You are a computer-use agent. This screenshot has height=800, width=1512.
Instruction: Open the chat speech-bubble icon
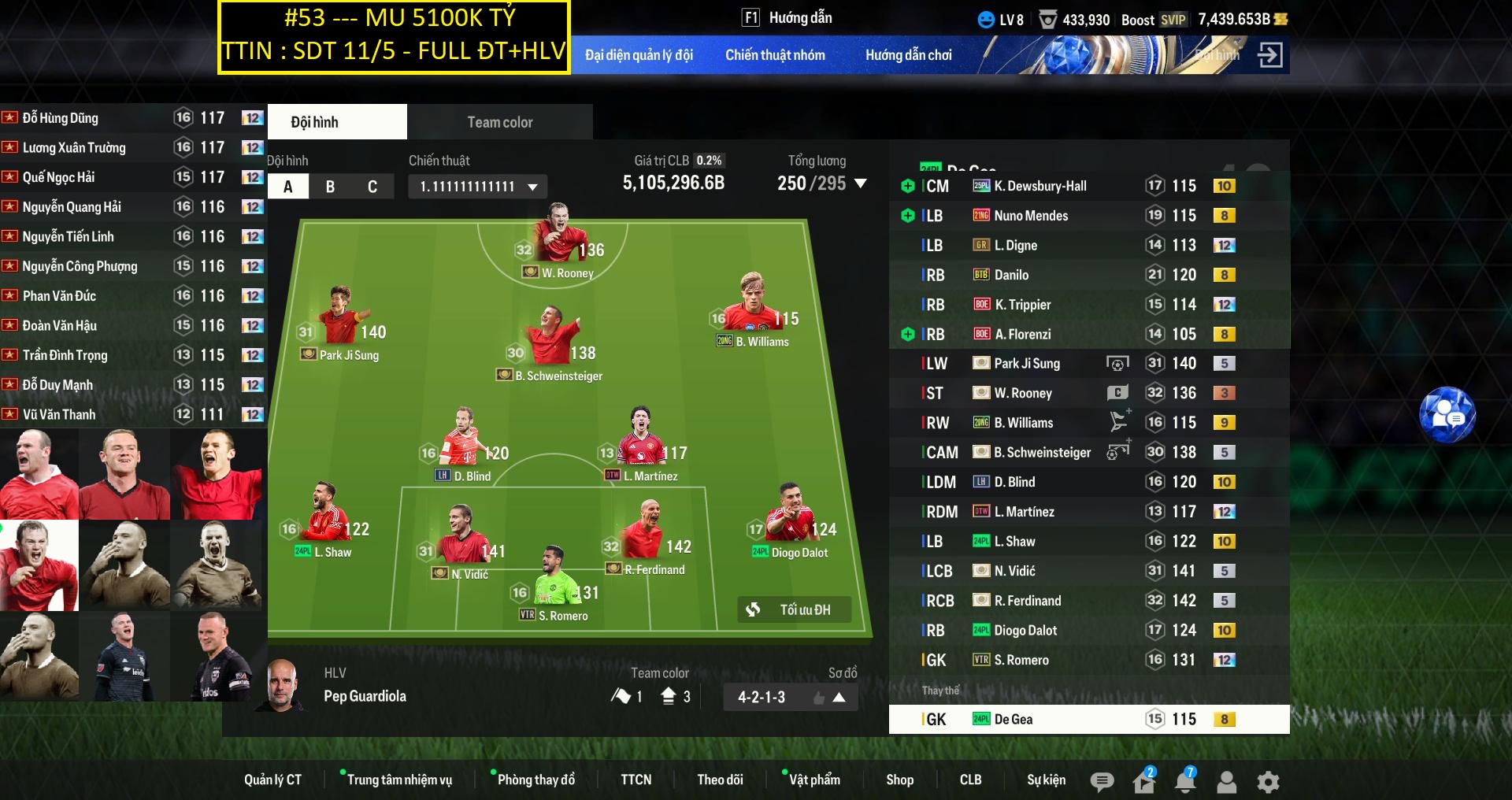(x=1102, y=781)
